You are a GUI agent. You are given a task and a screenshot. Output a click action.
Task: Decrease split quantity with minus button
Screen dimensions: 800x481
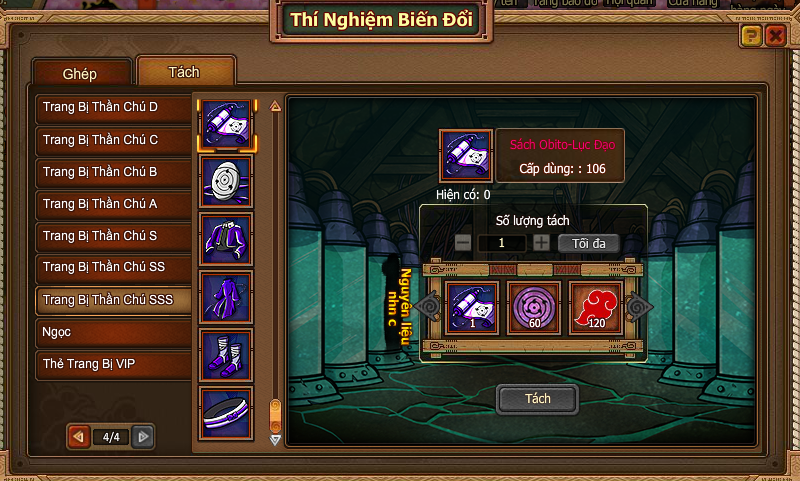point(463,243)
